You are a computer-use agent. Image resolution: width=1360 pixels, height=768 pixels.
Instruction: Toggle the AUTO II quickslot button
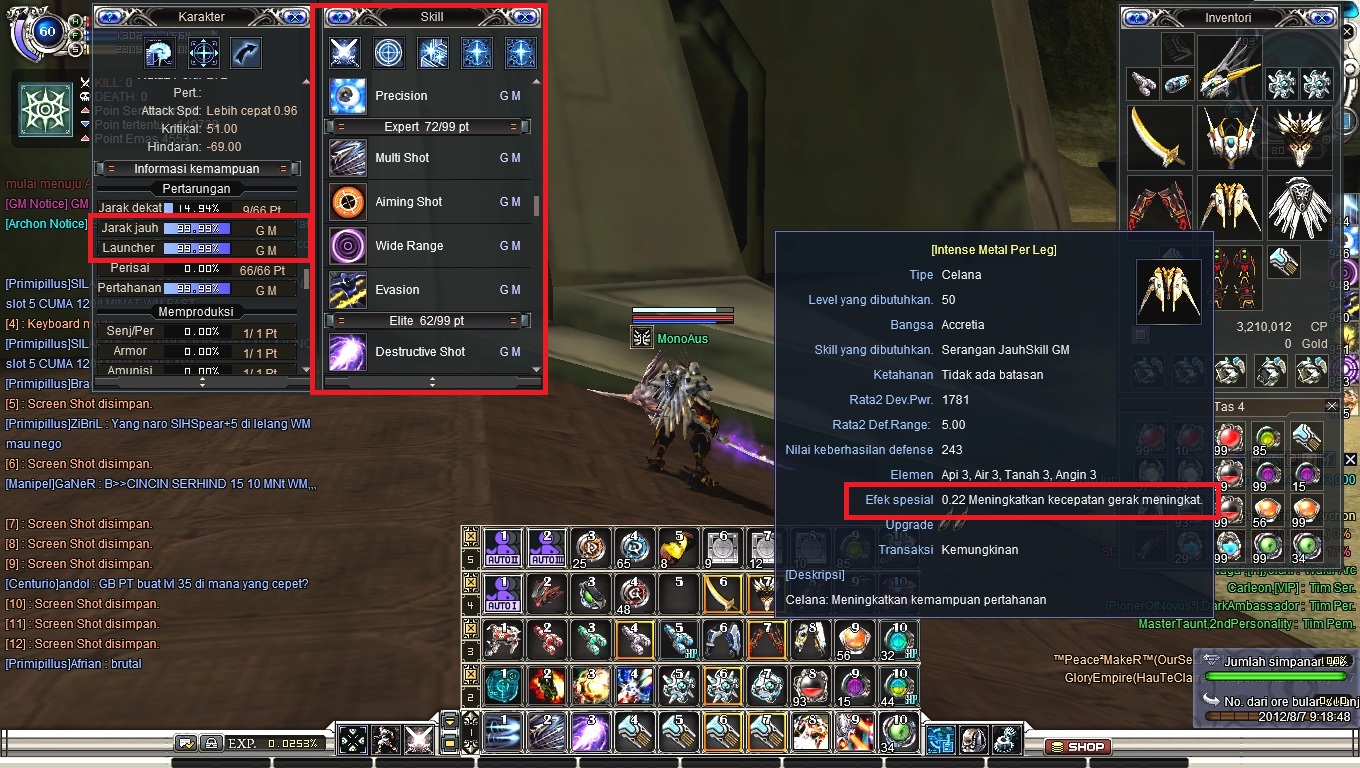point(501,546)
